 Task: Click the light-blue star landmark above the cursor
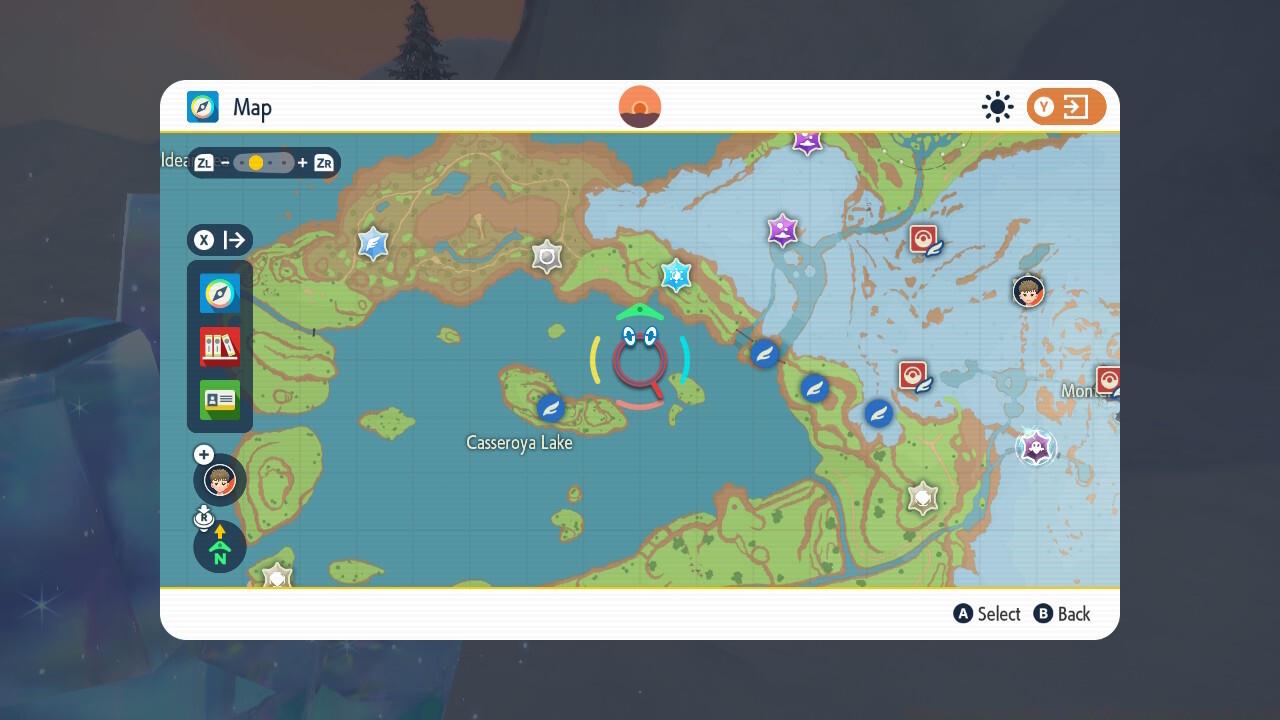[674, 277]
